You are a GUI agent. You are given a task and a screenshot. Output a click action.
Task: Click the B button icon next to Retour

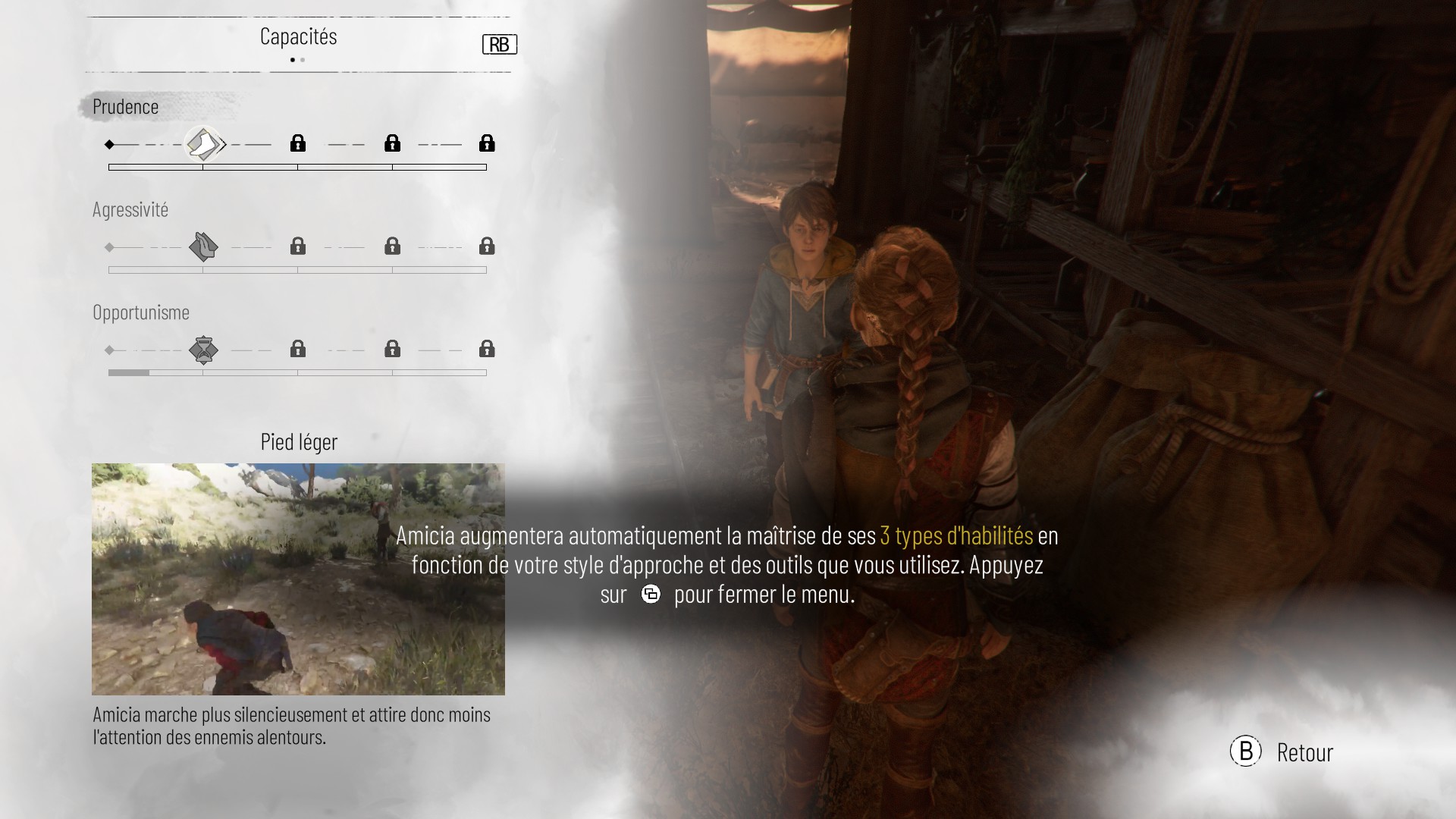[1245, 752]
